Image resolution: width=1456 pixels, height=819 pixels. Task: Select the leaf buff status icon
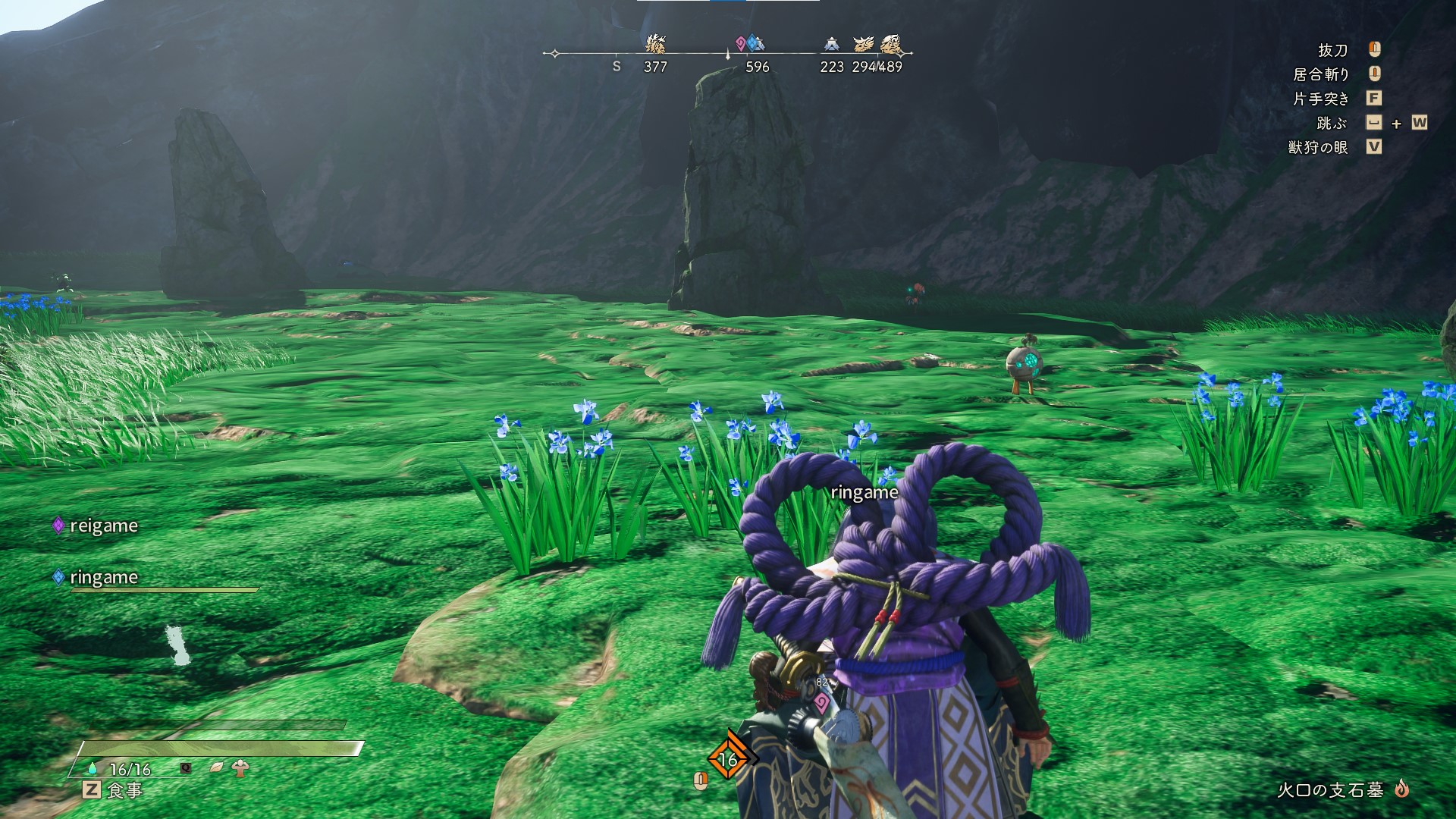tap(217, 767)
